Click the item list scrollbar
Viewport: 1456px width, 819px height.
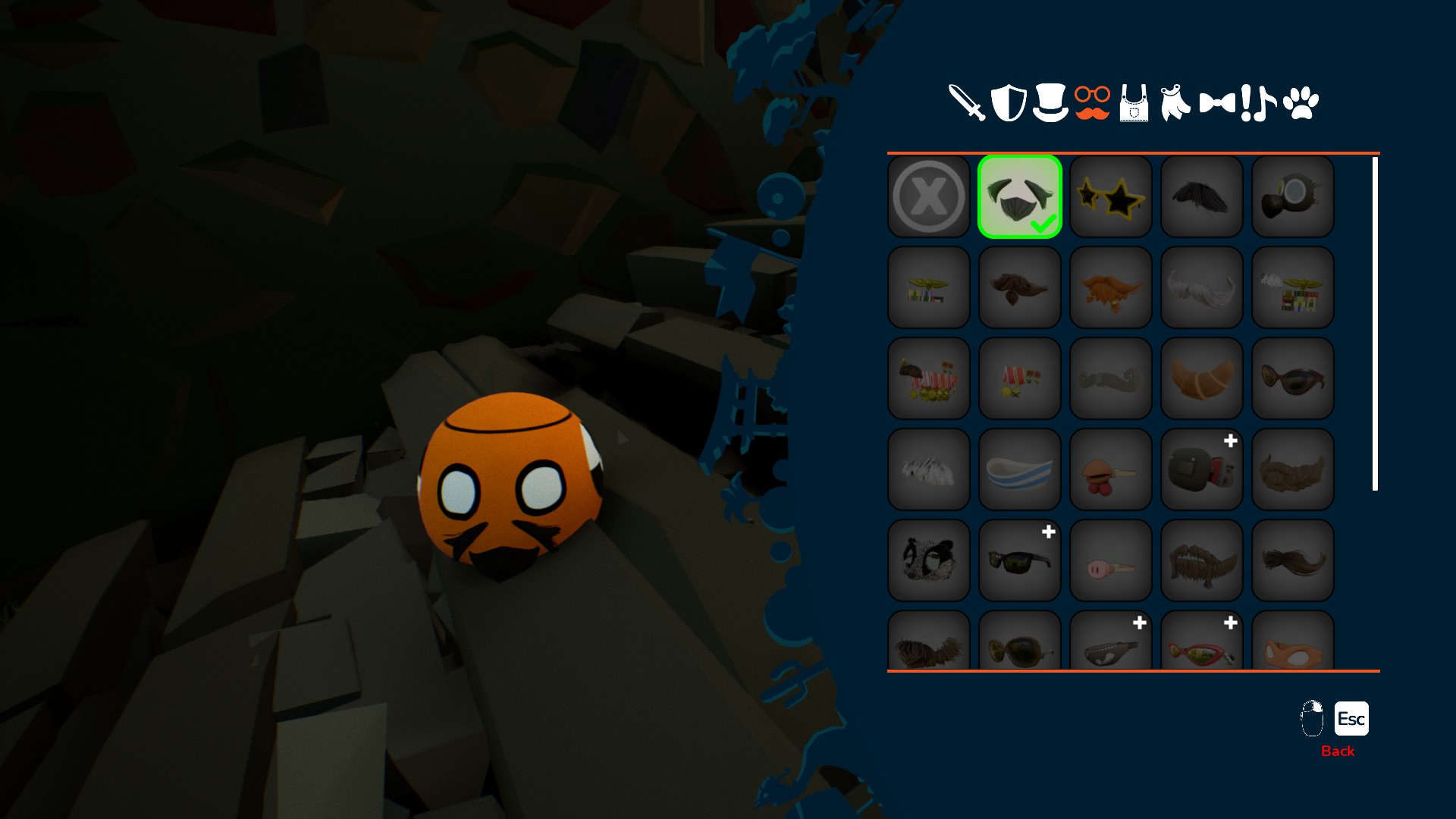[x=1375, y=323]
